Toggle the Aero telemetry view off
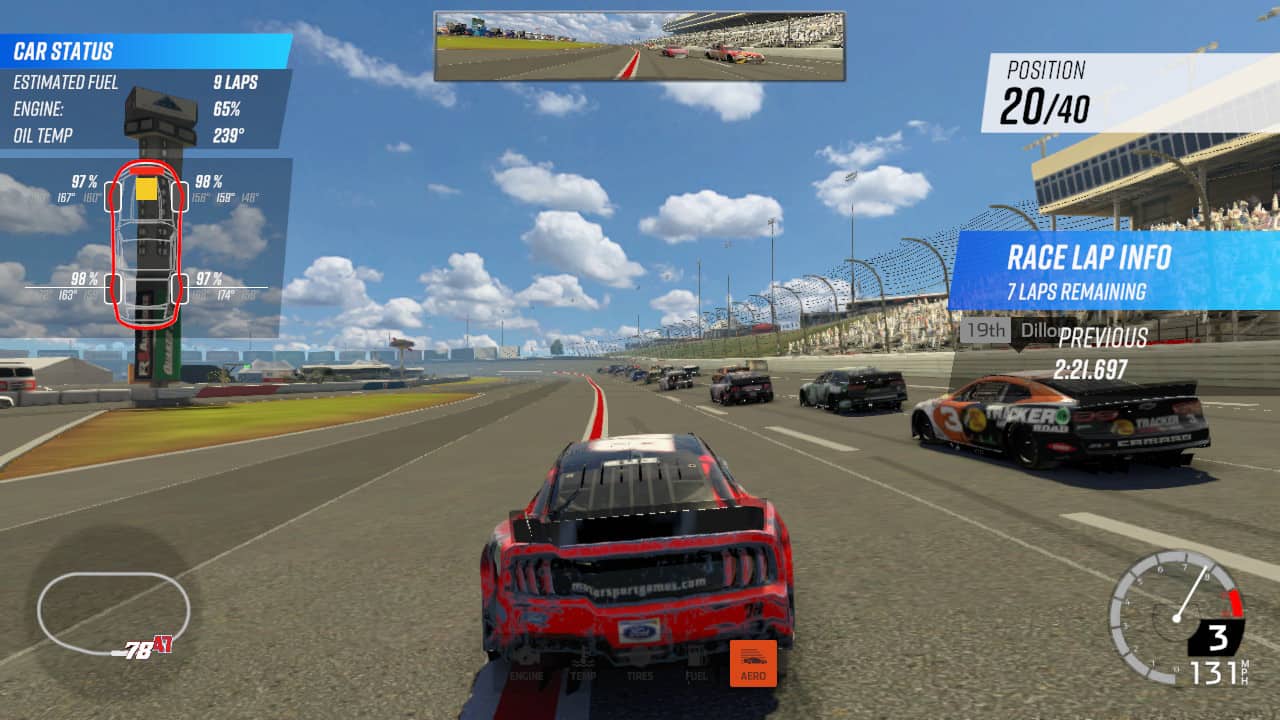This screenshot has height=720, width=1280. [x=753, y=662]
